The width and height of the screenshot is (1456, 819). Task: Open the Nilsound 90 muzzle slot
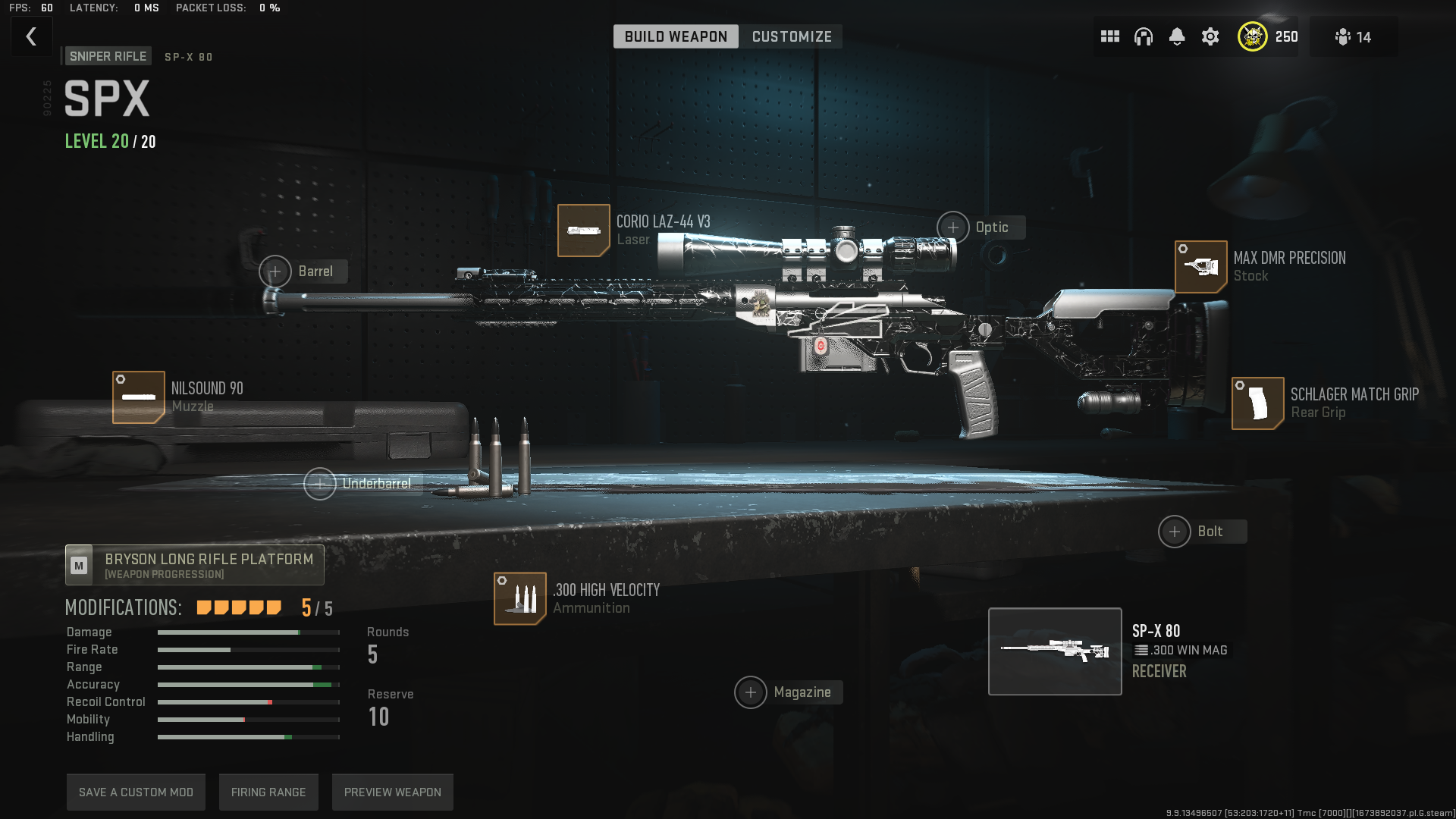(x=139, y=397)
